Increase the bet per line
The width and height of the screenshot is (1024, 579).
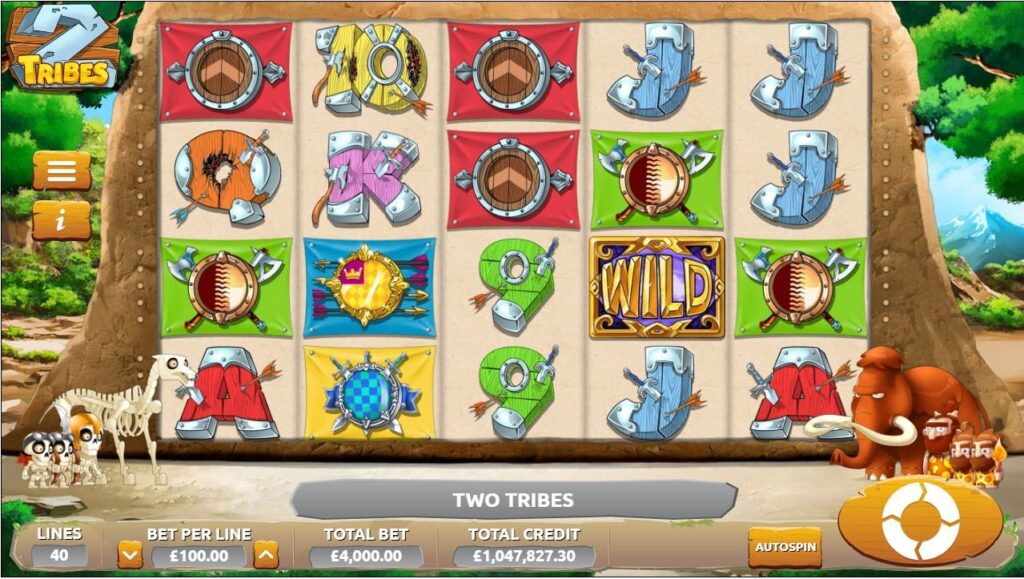tap(266, 555)
